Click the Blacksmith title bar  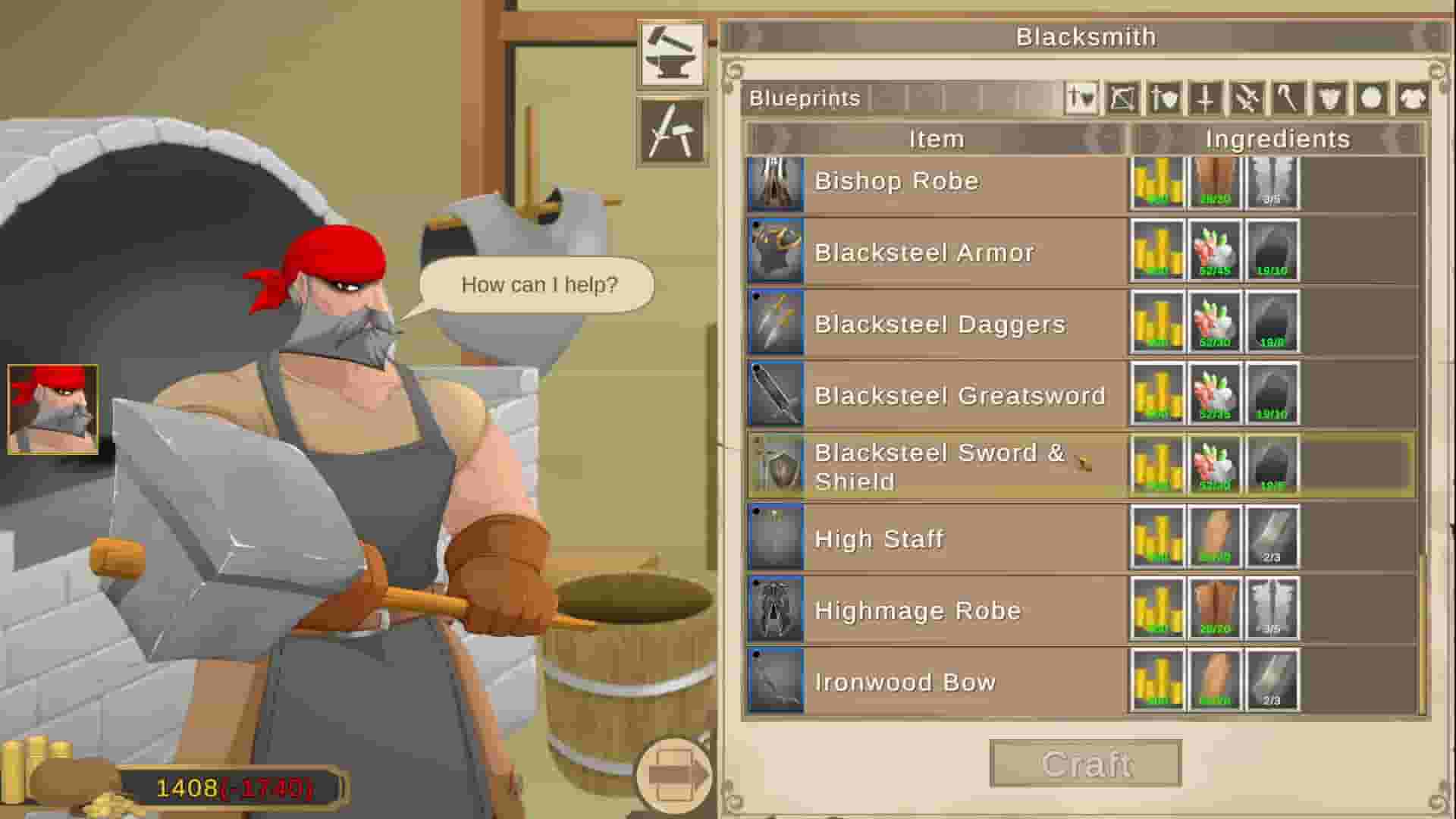(x=1087, y=36)
